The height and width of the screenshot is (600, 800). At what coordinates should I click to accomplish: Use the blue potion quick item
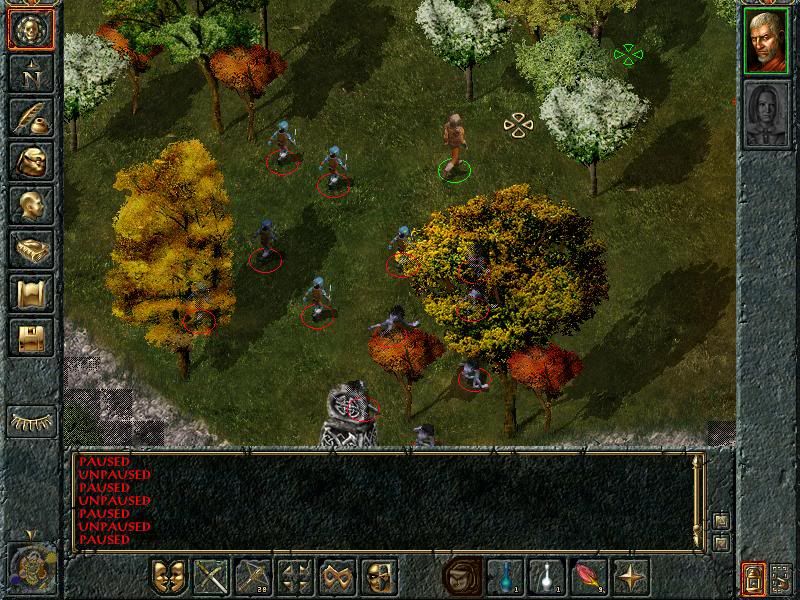pos(503,577)
